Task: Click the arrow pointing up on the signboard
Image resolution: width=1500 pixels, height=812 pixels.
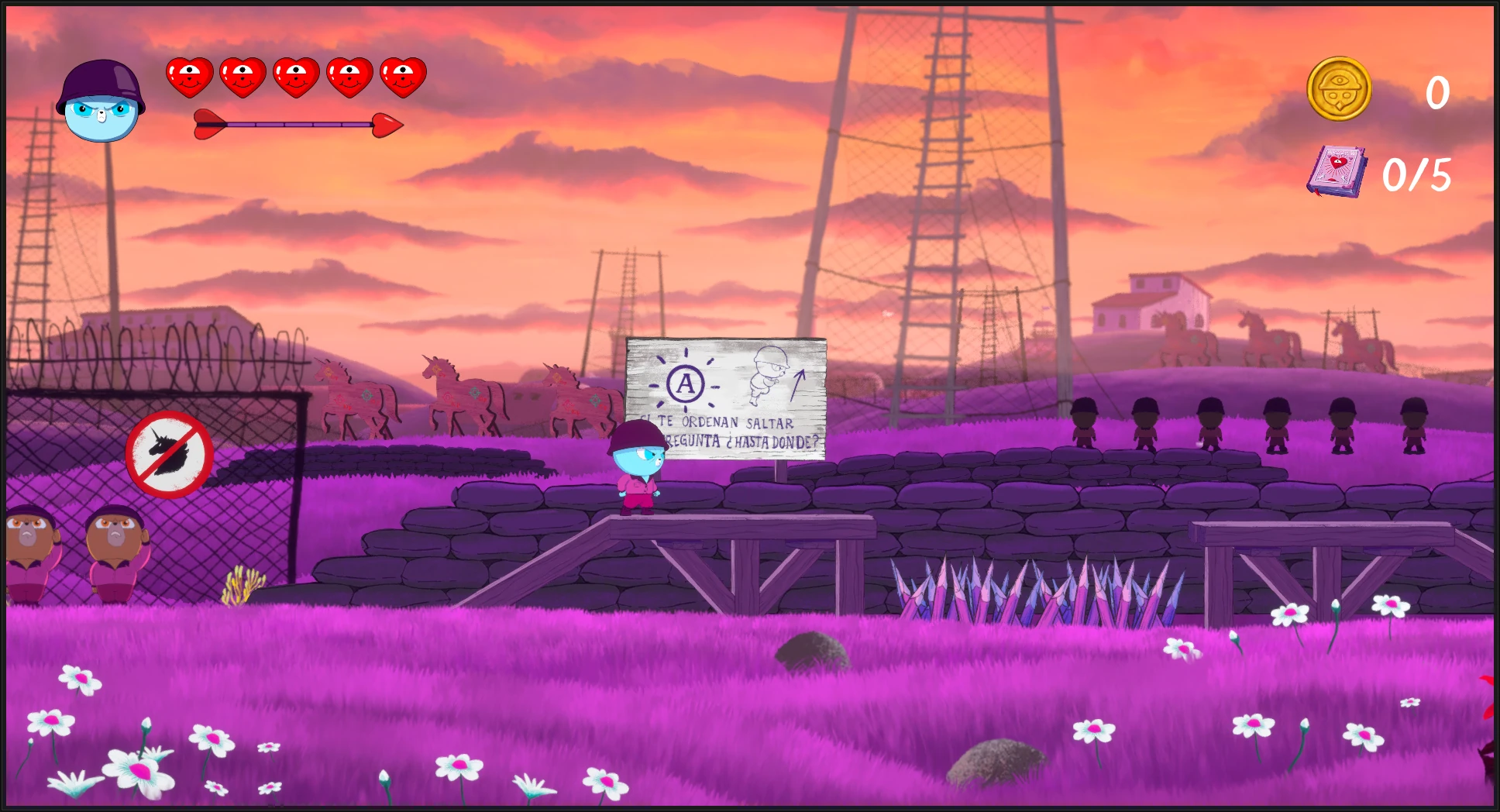Action: 800,387
